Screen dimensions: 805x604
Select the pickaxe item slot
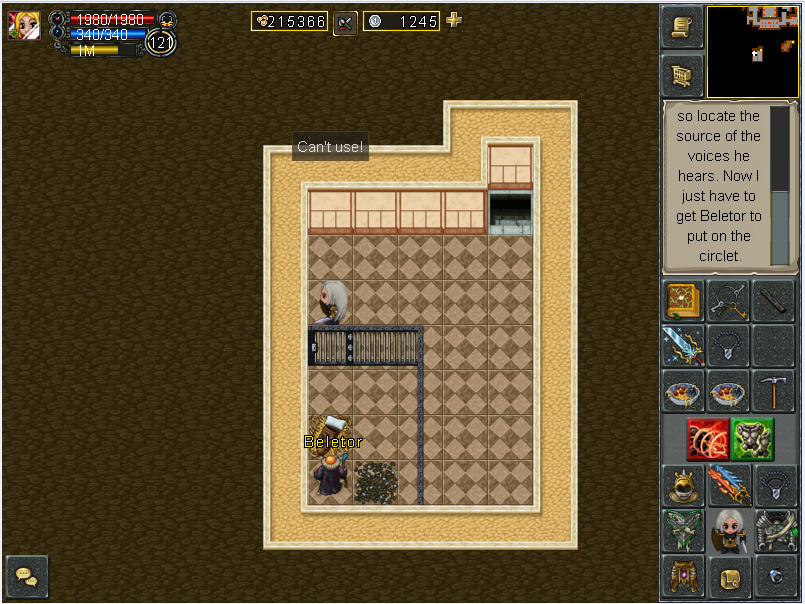coord(774,391)
